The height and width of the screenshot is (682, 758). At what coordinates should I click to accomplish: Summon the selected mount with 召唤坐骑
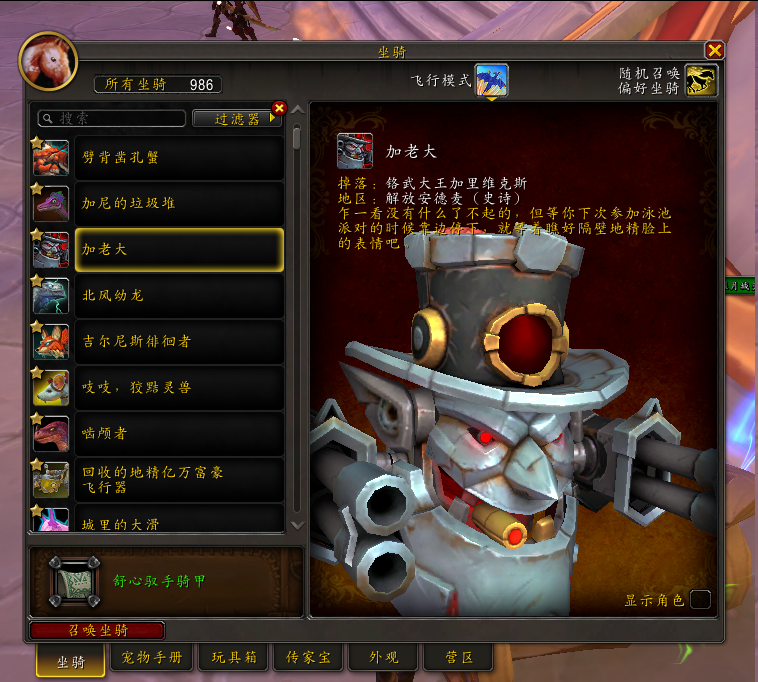coord(97,630)
